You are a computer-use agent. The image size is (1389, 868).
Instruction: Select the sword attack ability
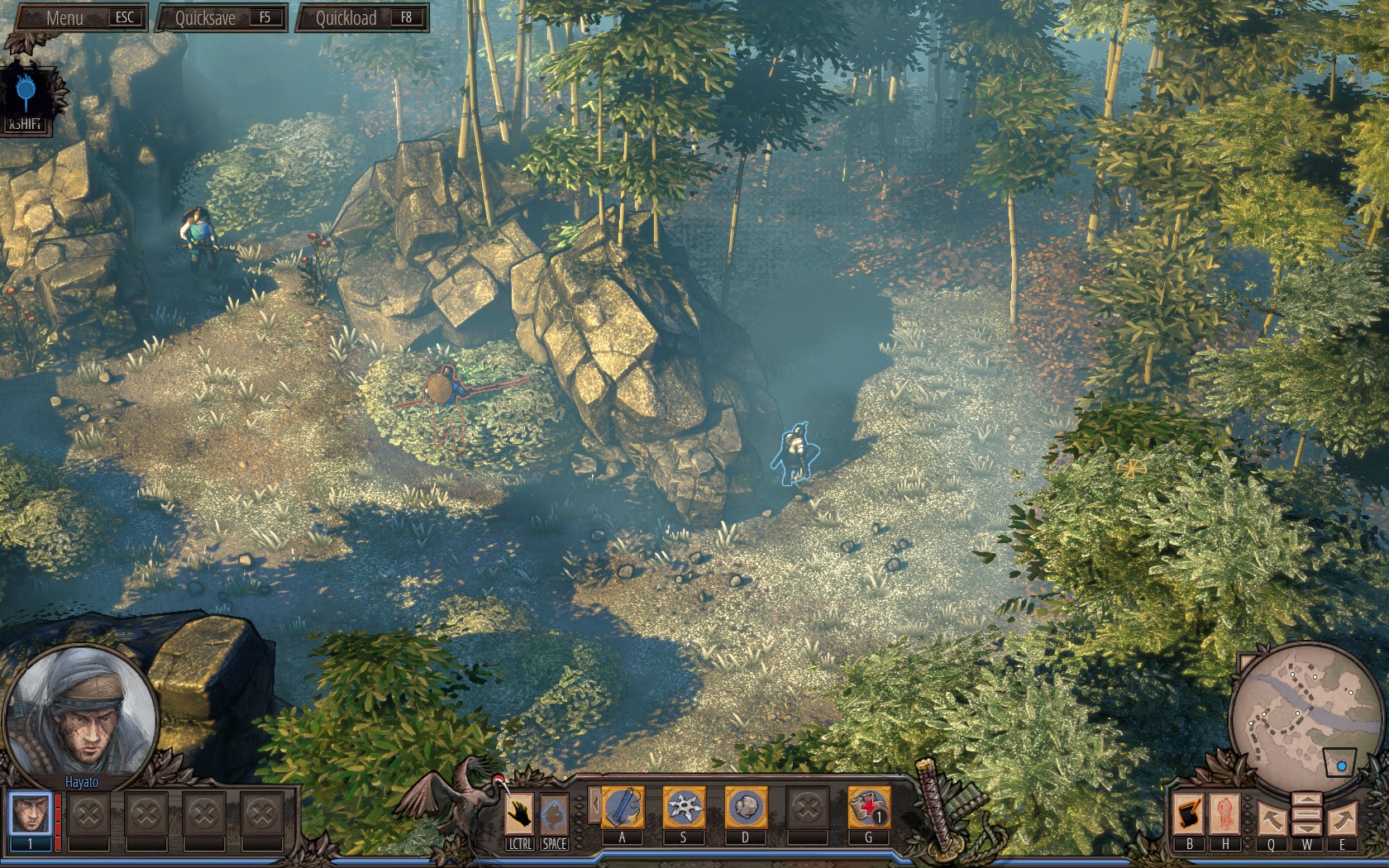tap(623, 807)
